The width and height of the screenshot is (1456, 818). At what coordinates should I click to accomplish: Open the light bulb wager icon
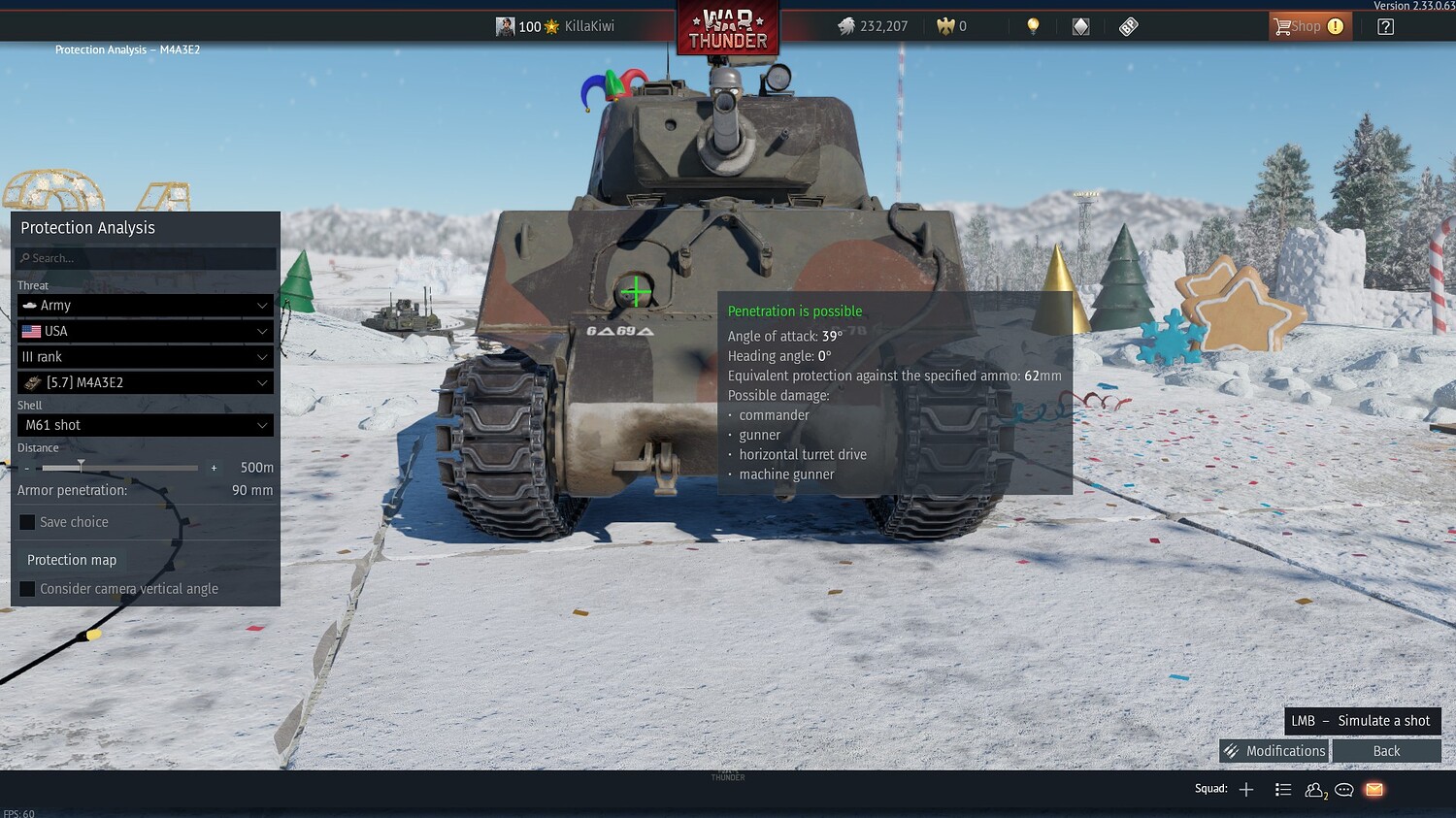coord(1032,26)
